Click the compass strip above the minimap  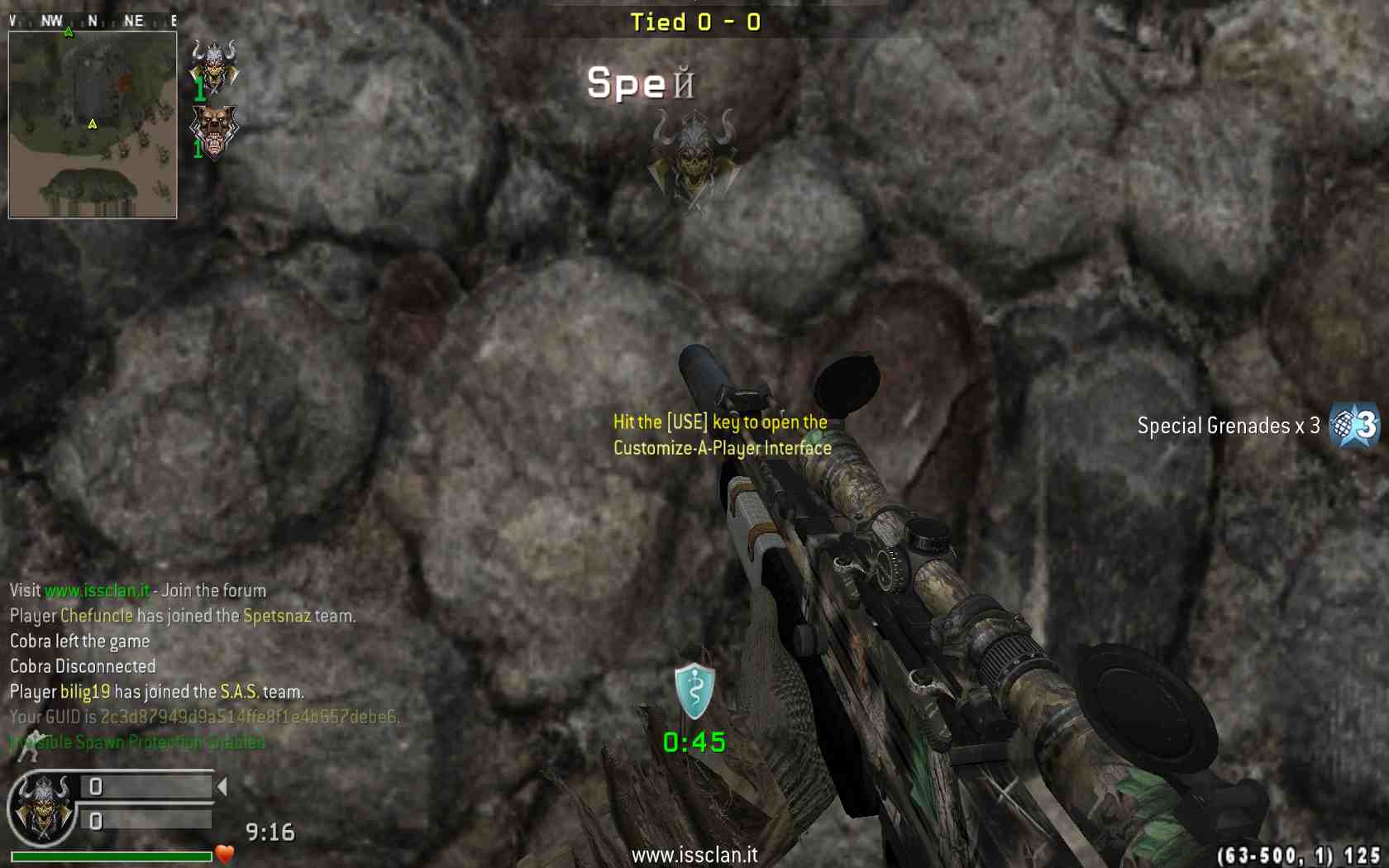click(x=93, y=21)
